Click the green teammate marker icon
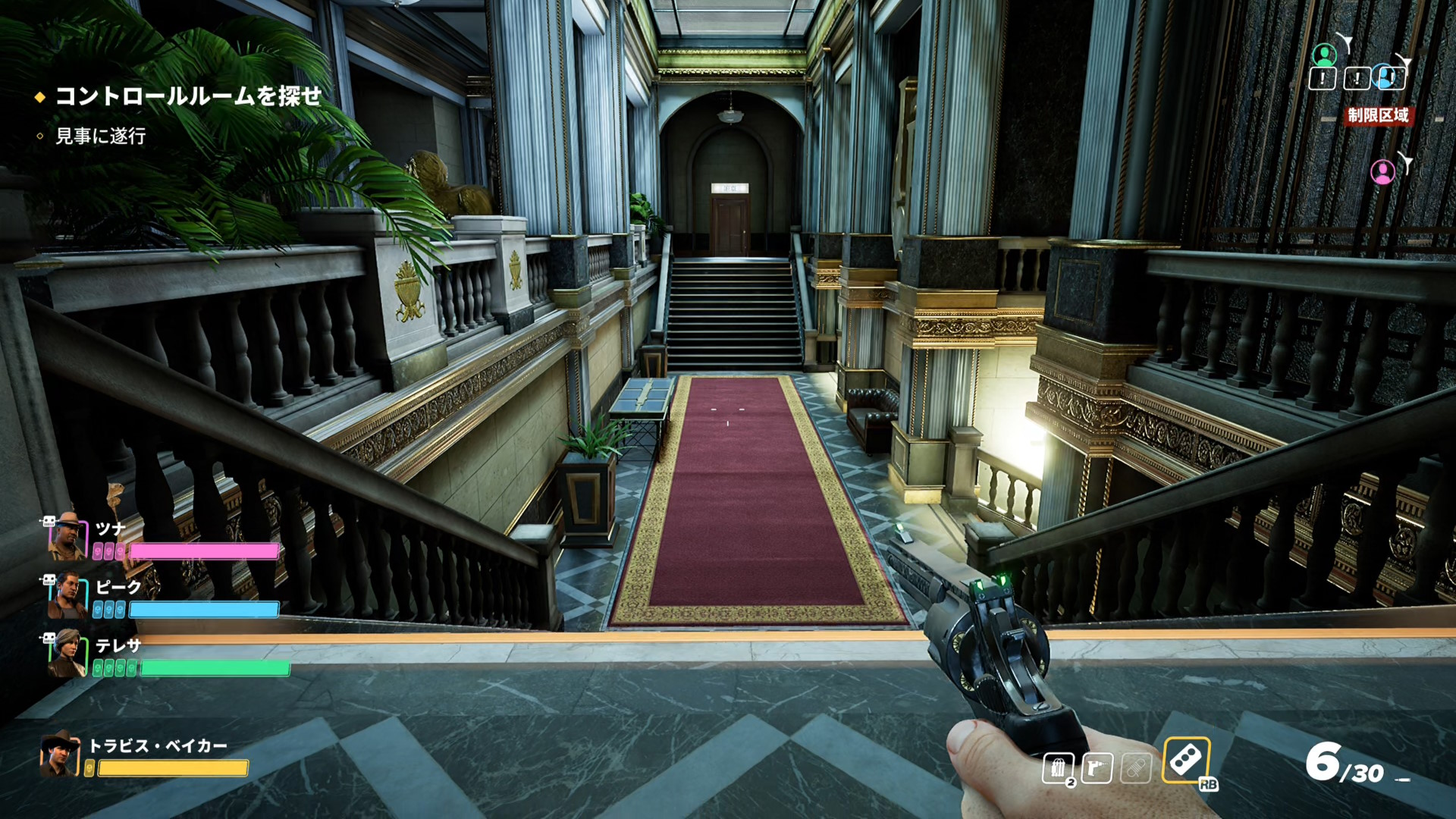The width and height of the screenshot is (1456, 819). point(1324,55)
